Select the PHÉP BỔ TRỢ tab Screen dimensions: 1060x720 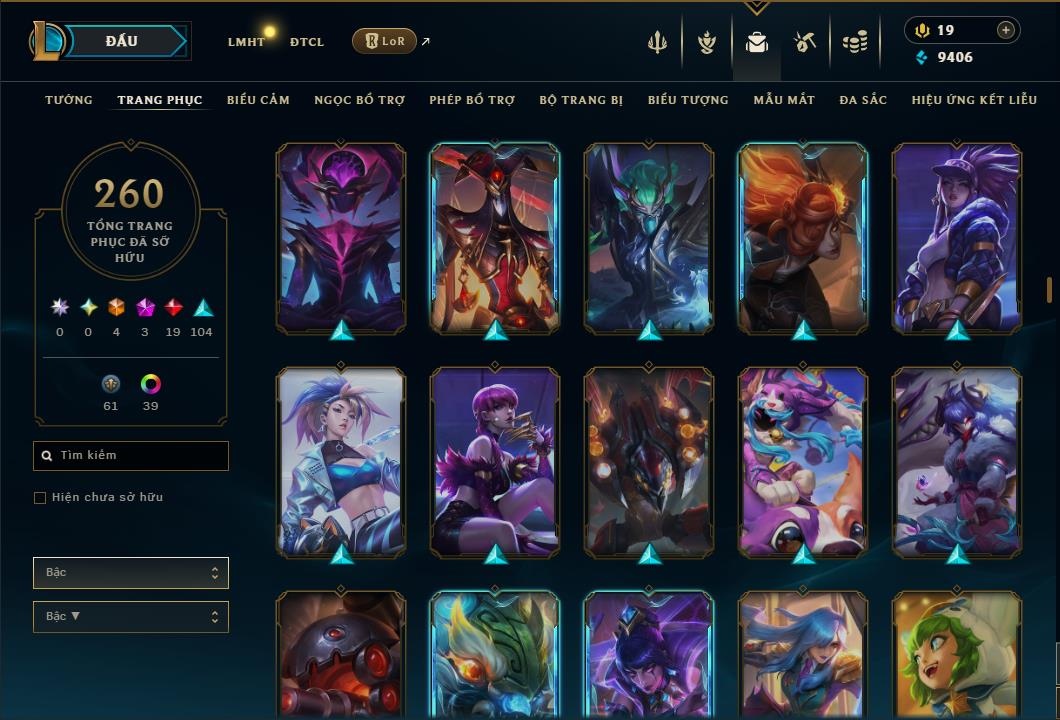click(x=472, y=100)
